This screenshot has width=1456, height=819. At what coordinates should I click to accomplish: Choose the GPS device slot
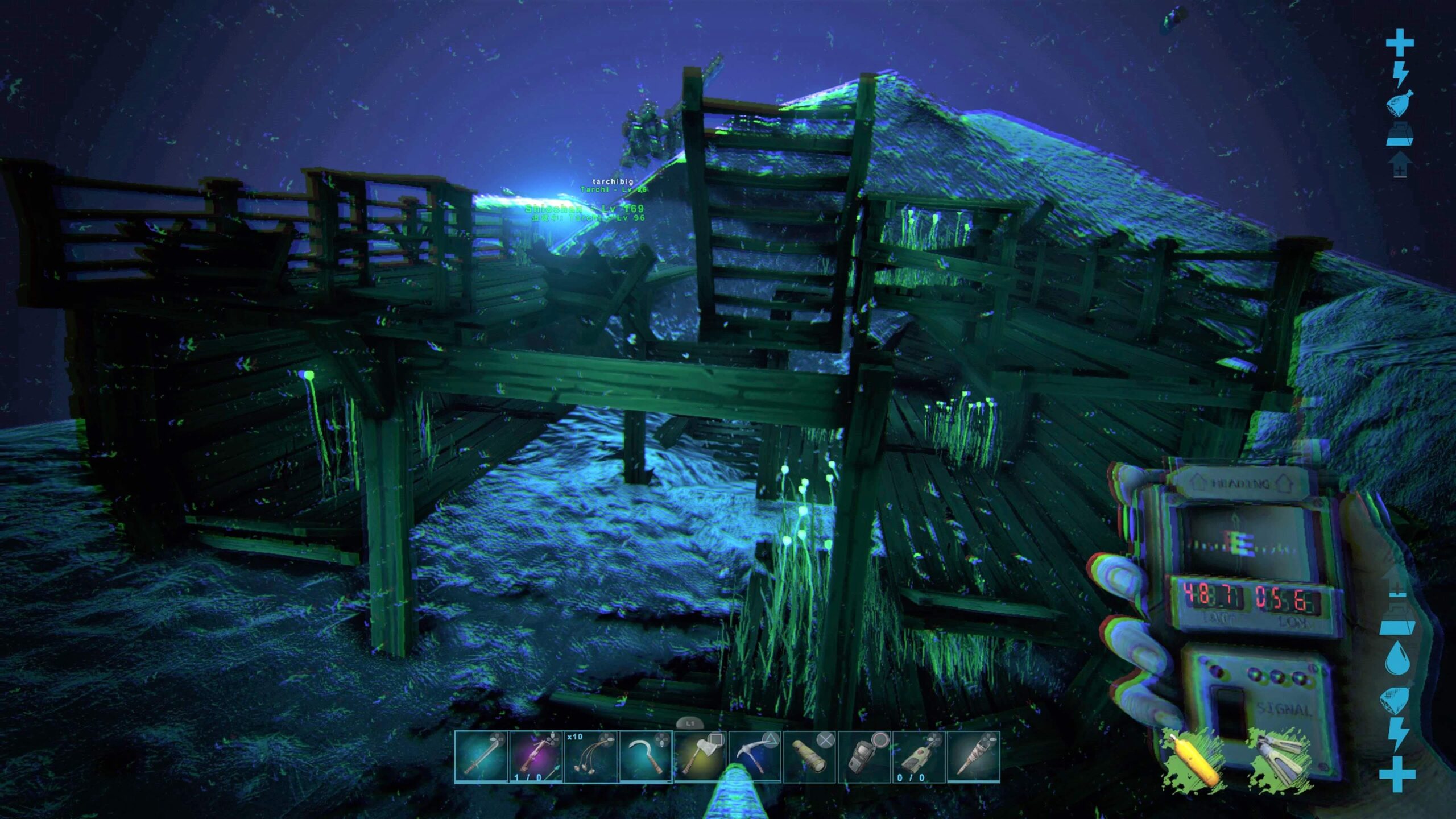point(864,758)
